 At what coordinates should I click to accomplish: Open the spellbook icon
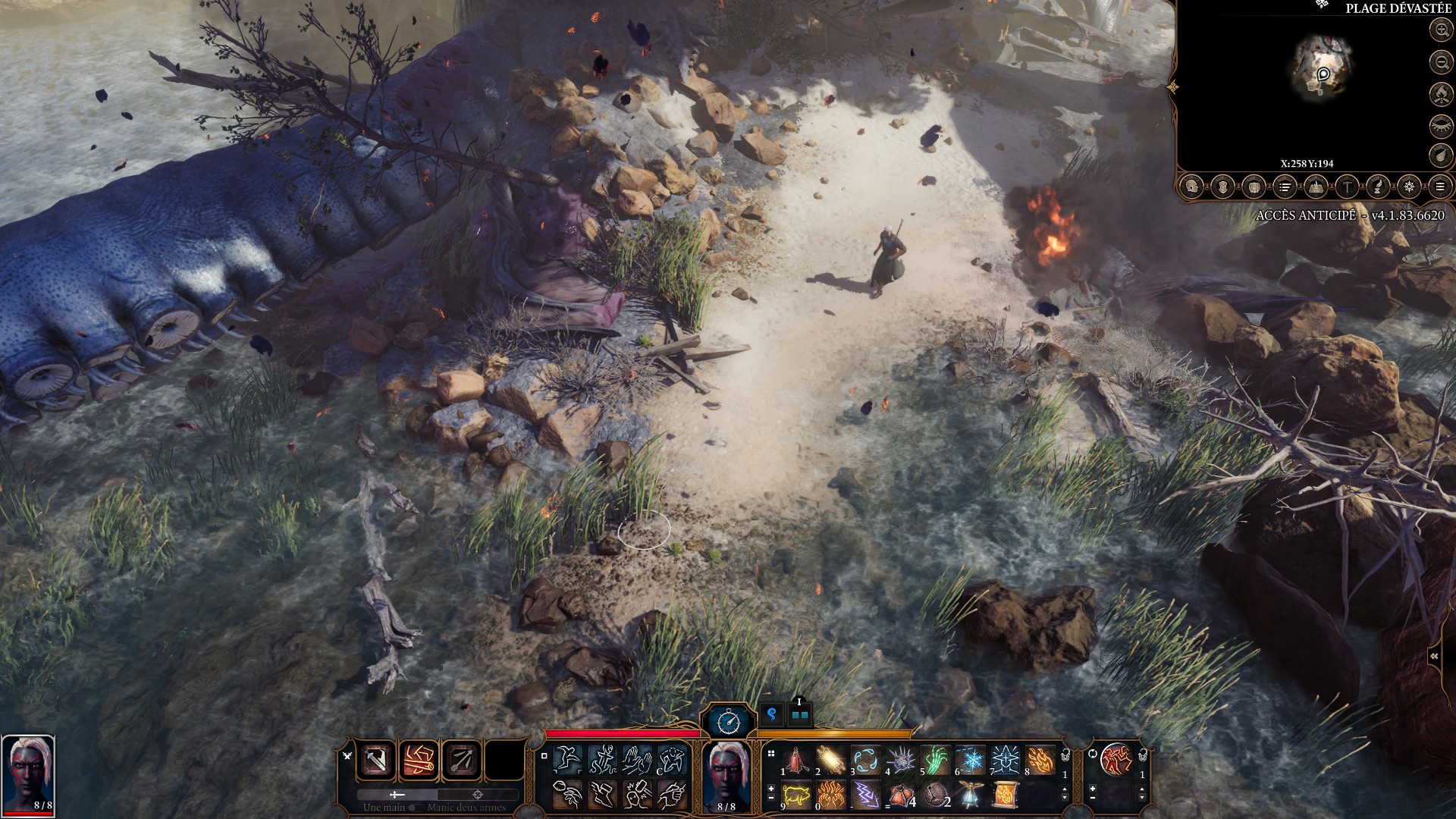pyautogui.click(x=1316, y=187)
